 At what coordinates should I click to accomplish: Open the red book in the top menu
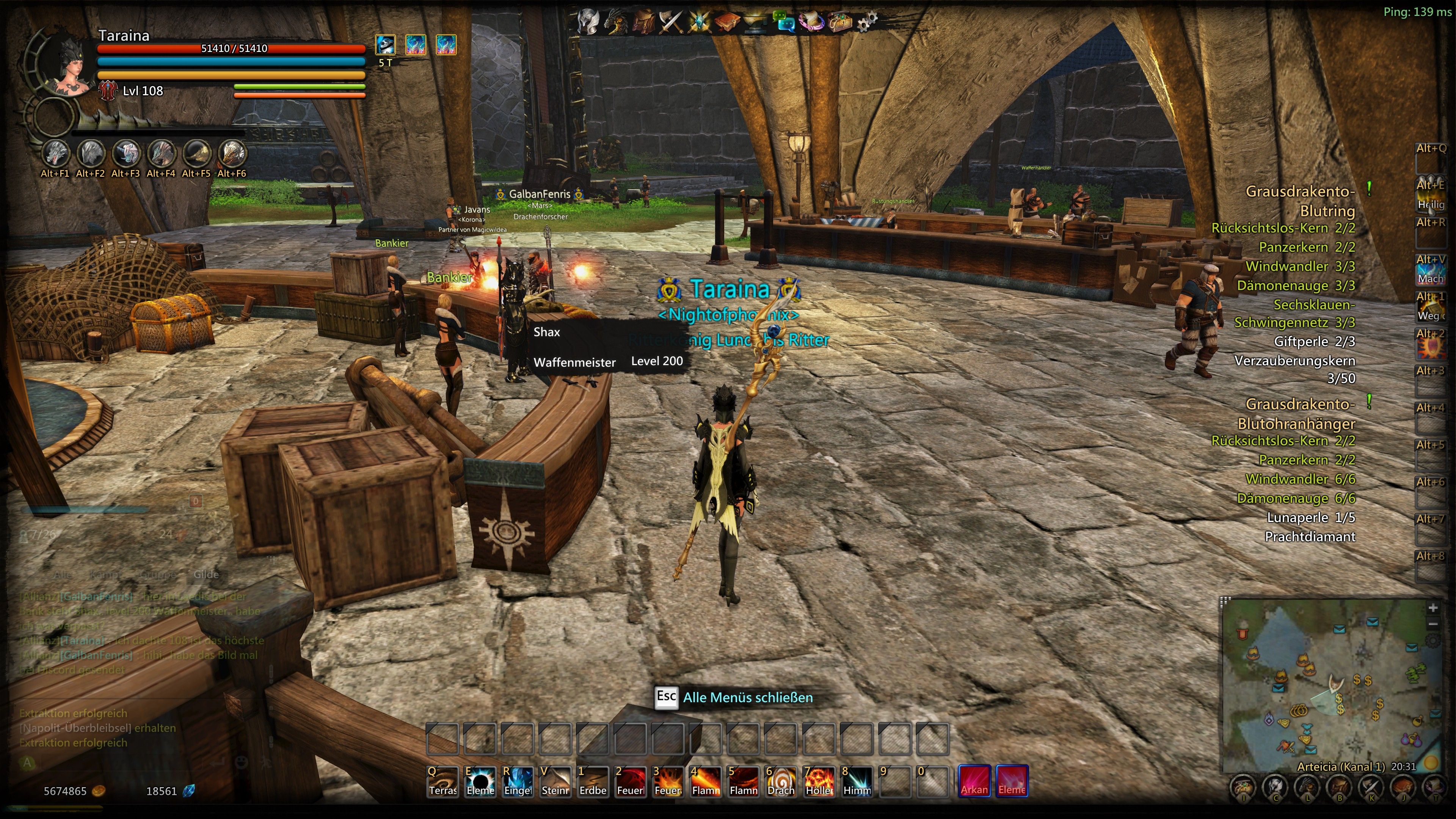(x=727, y=22)
